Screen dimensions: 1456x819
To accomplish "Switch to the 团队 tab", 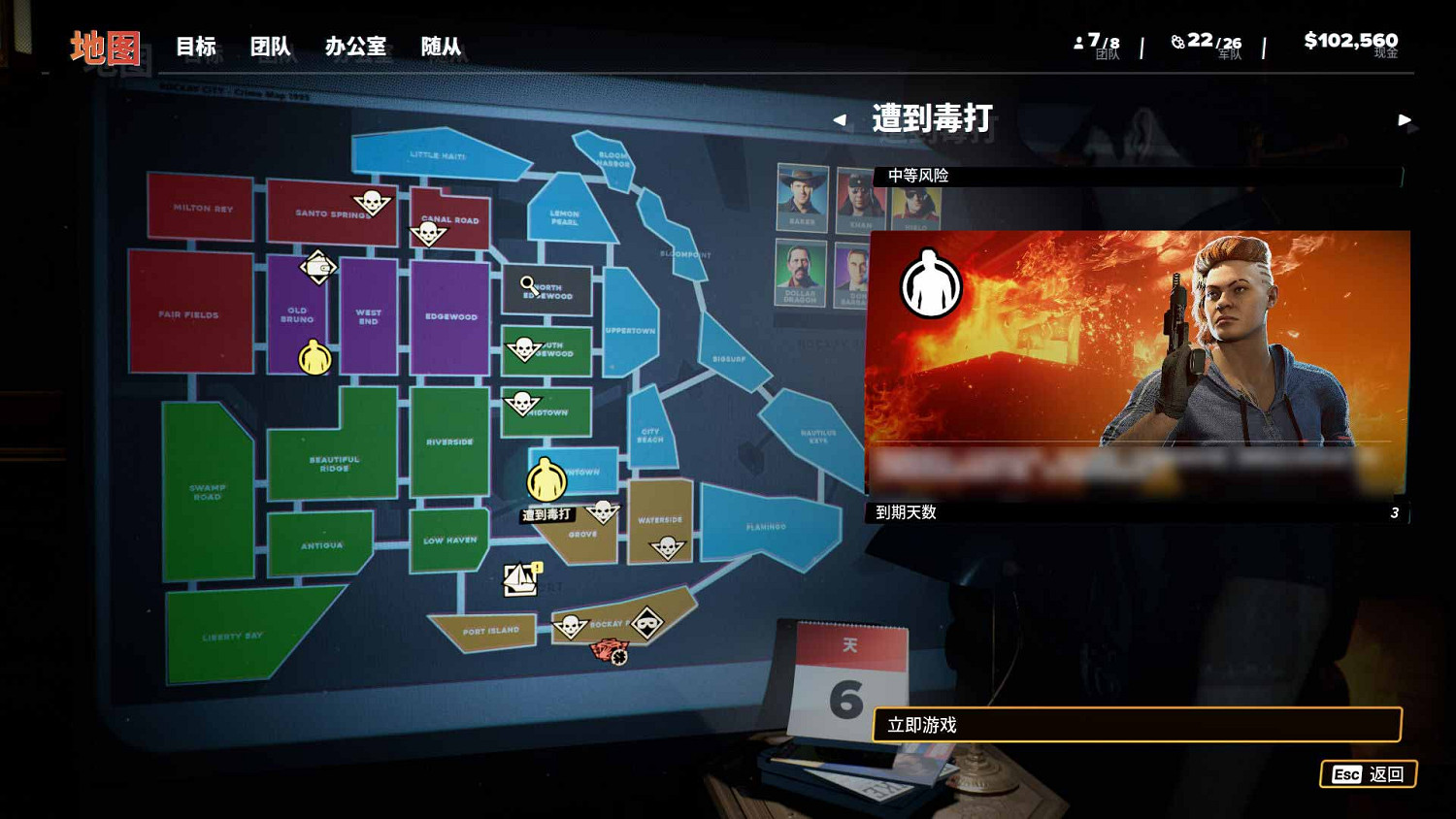I will pos(269,46).
